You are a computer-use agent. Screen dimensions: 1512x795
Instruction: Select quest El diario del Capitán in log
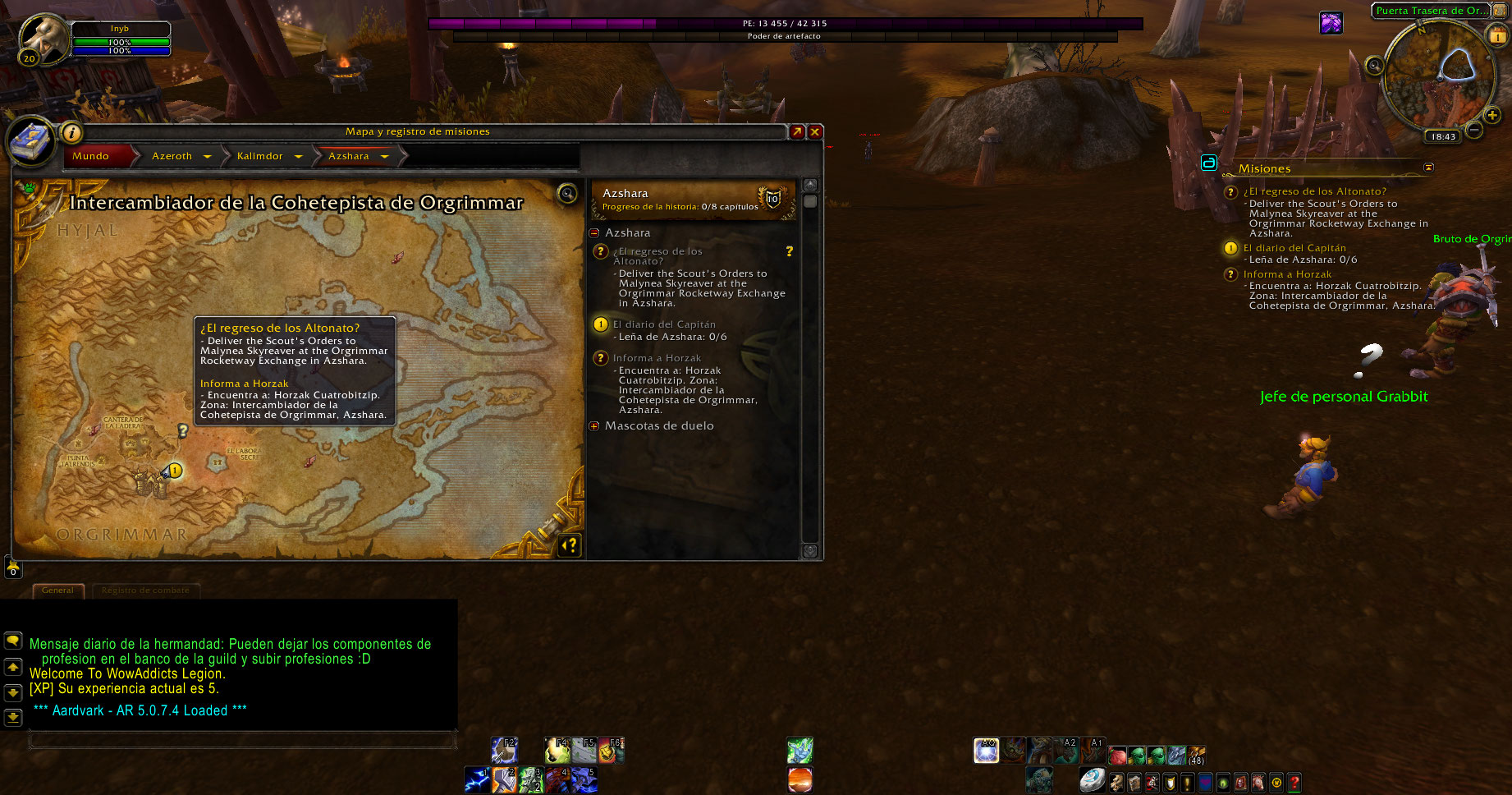pyautogui.click(x=663, y=324)
